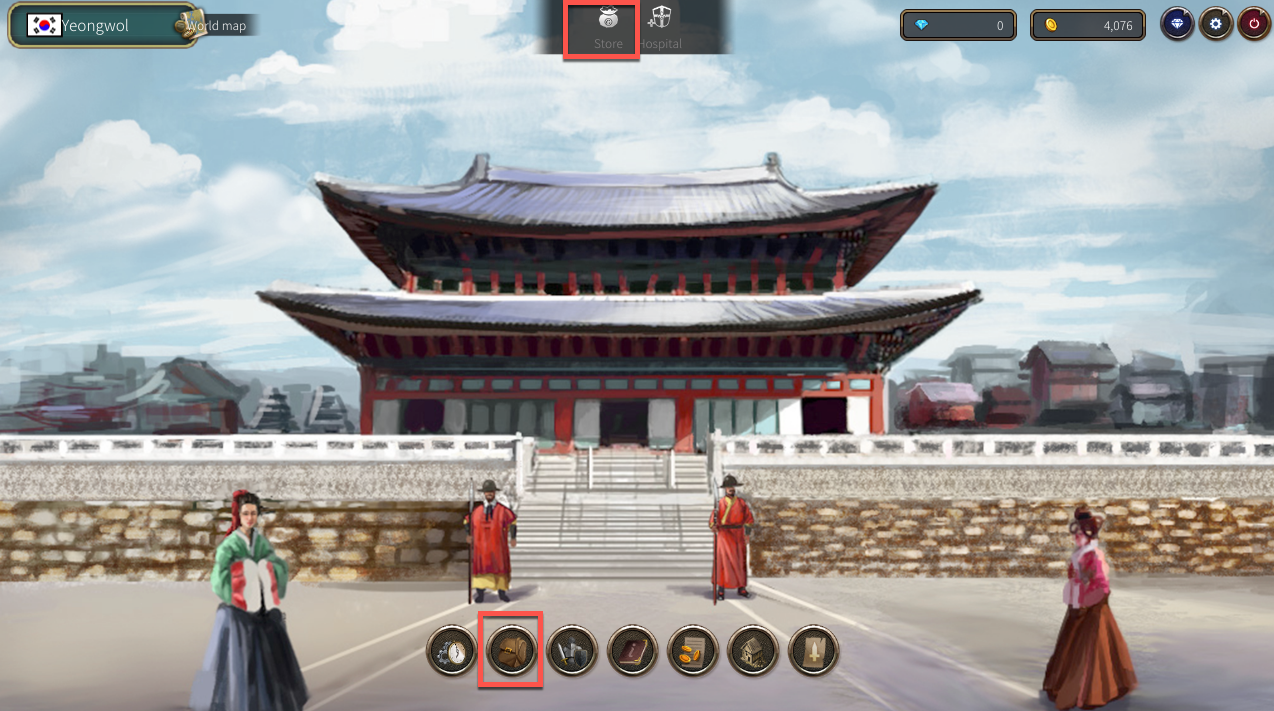Open the gear settings menu

[1215, 25]
